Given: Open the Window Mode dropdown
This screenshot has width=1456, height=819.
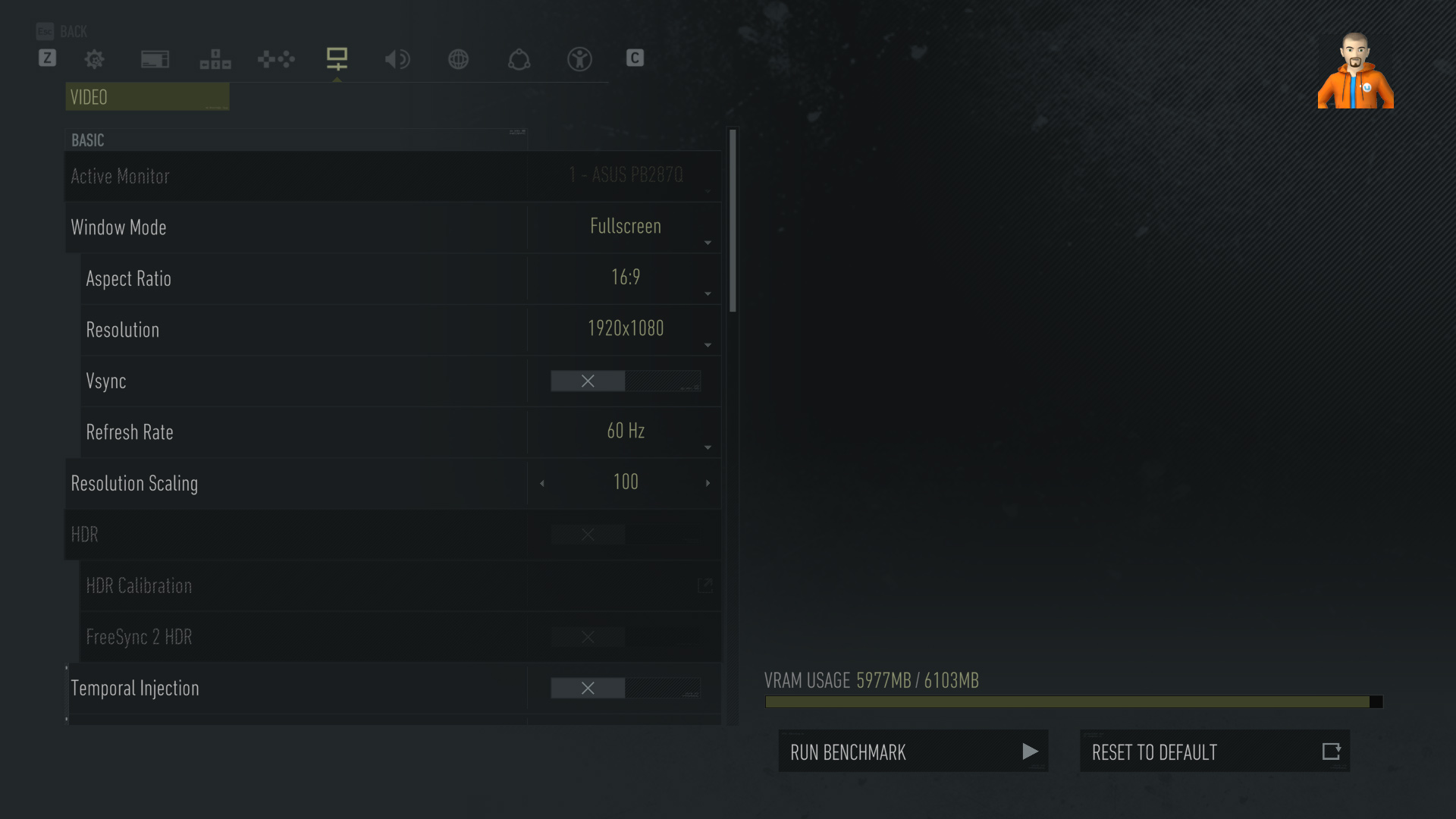Looking at the screenshot, I should (625, 227).
